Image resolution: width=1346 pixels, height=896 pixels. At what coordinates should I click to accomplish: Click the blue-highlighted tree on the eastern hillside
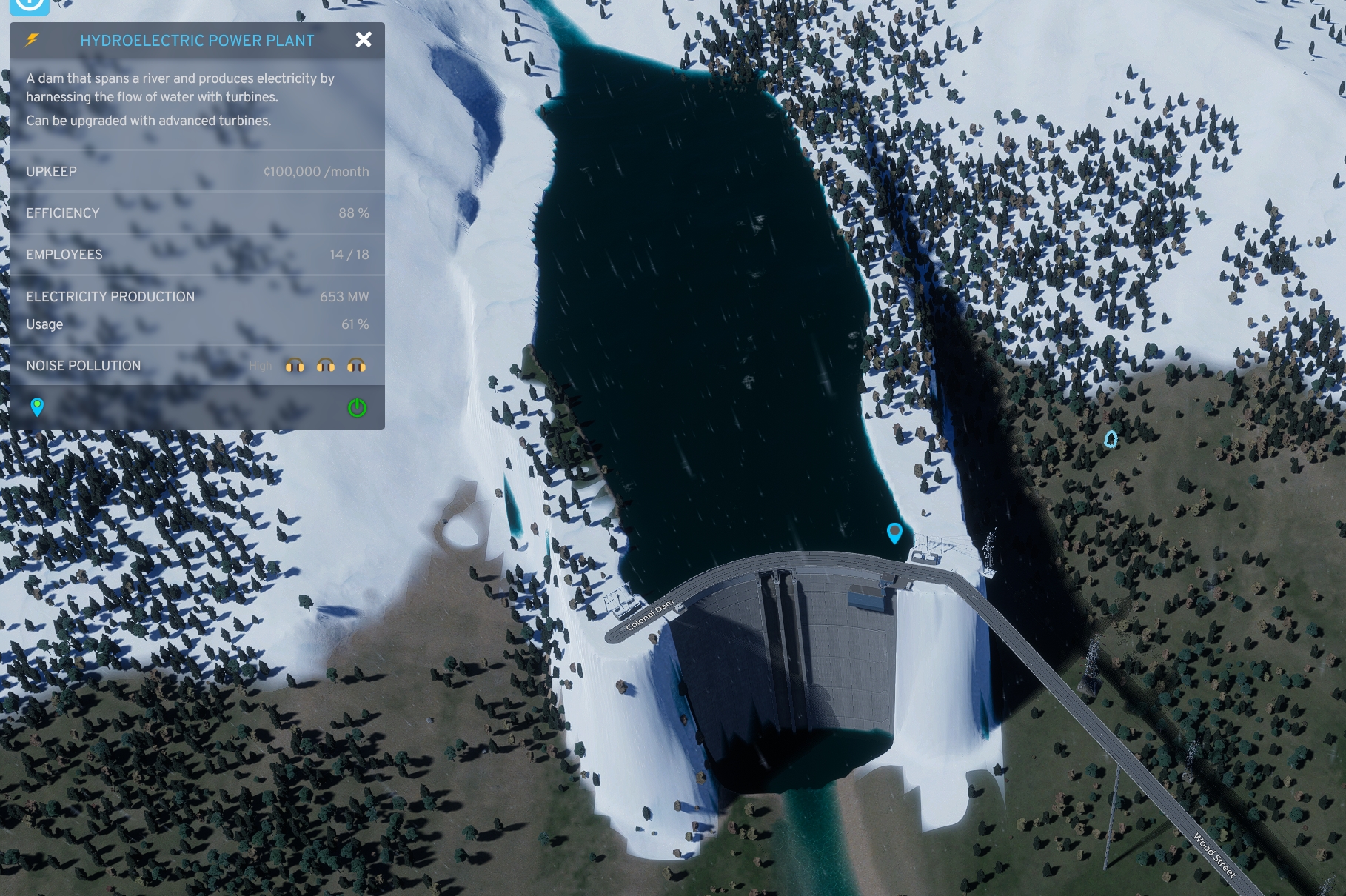tap(1111, 439)
